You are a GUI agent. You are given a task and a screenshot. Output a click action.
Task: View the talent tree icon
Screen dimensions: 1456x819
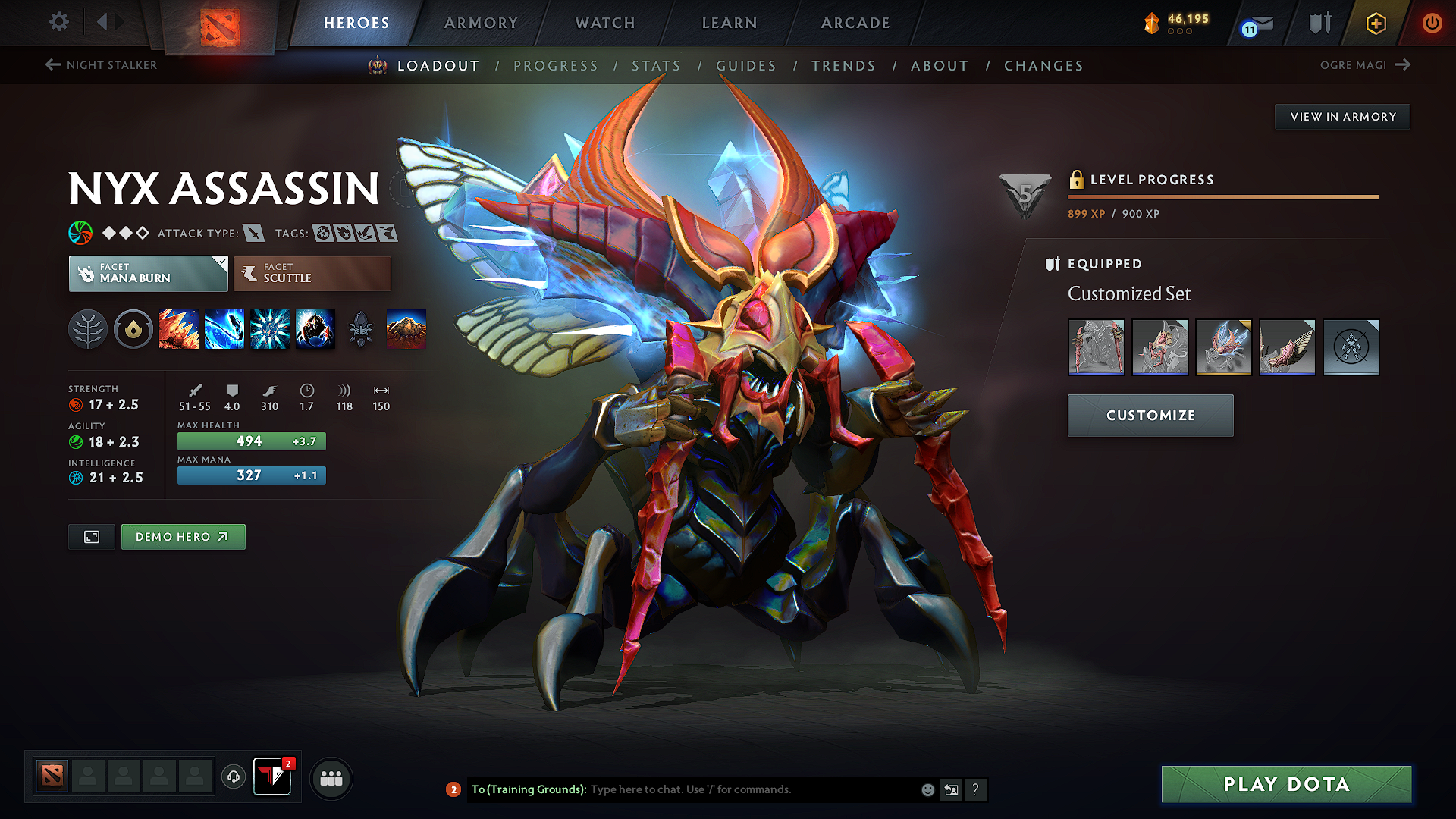click(x=88, y=329)
